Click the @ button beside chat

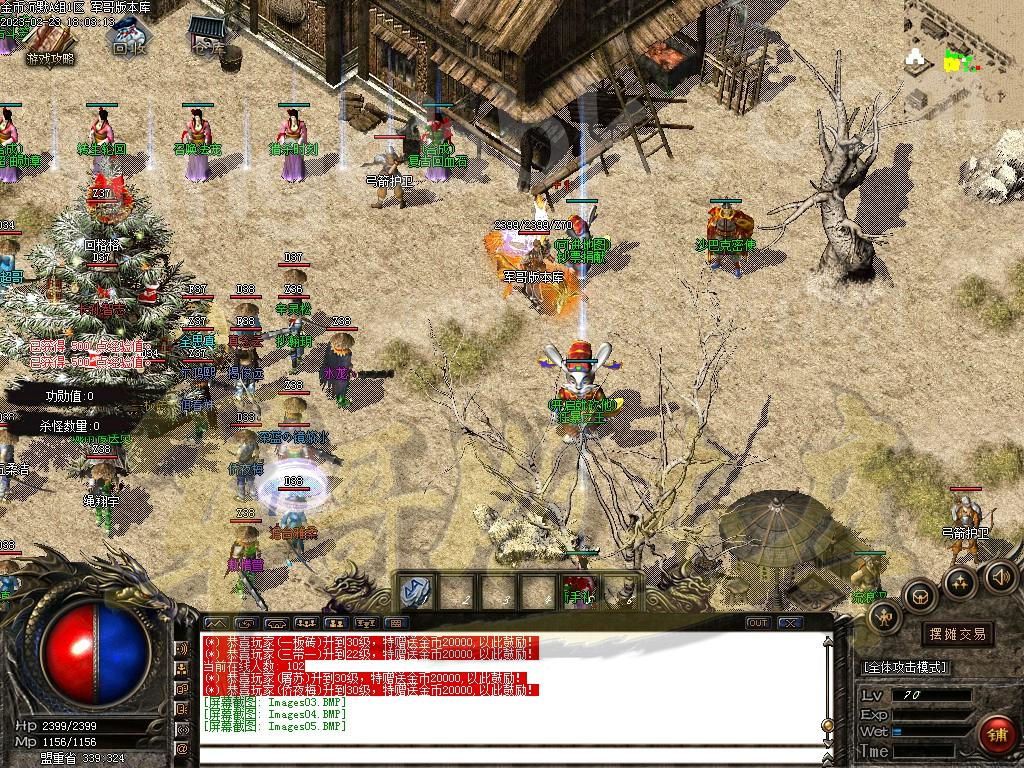point(183,748)
